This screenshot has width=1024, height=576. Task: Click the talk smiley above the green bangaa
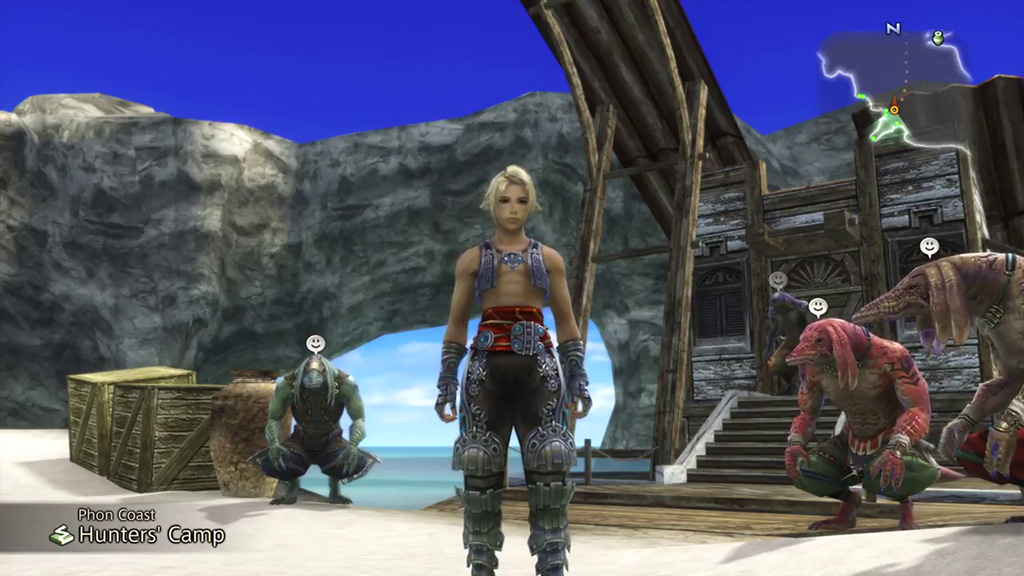pos(316,344)
